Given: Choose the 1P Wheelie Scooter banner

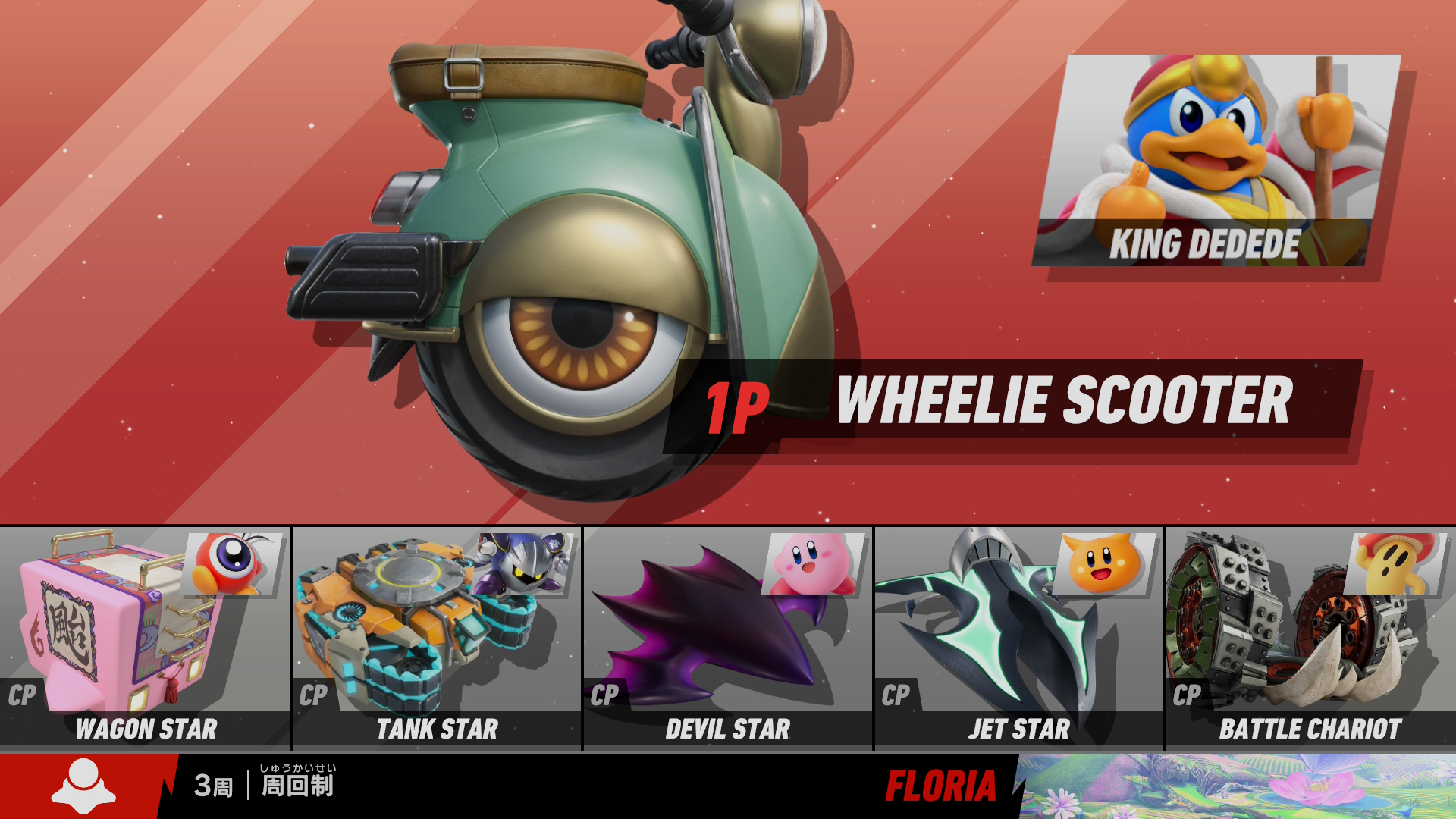Looking at the screenshot, I should tap(1012, 403).
